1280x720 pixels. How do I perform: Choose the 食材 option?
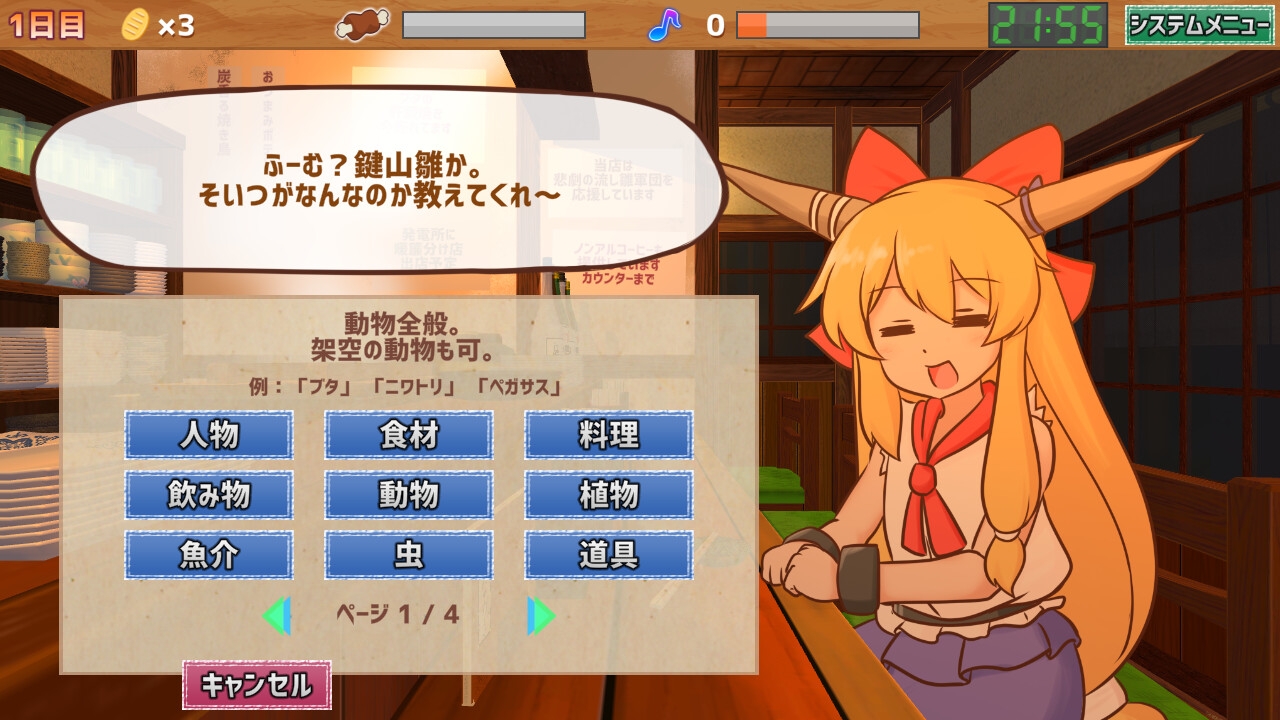click(408, 436)
